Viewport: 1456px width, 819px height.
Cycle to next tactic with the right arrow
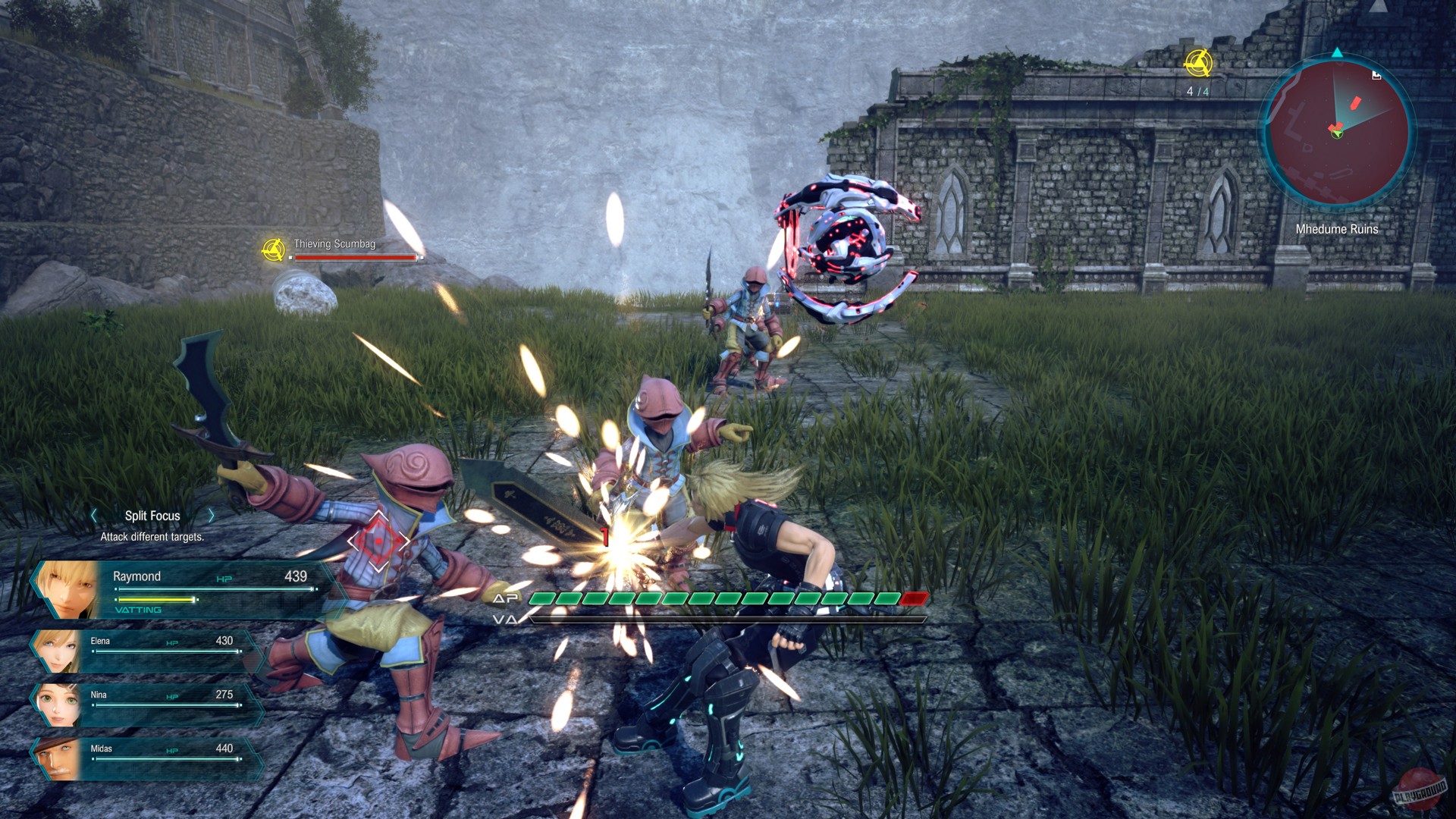212,515
